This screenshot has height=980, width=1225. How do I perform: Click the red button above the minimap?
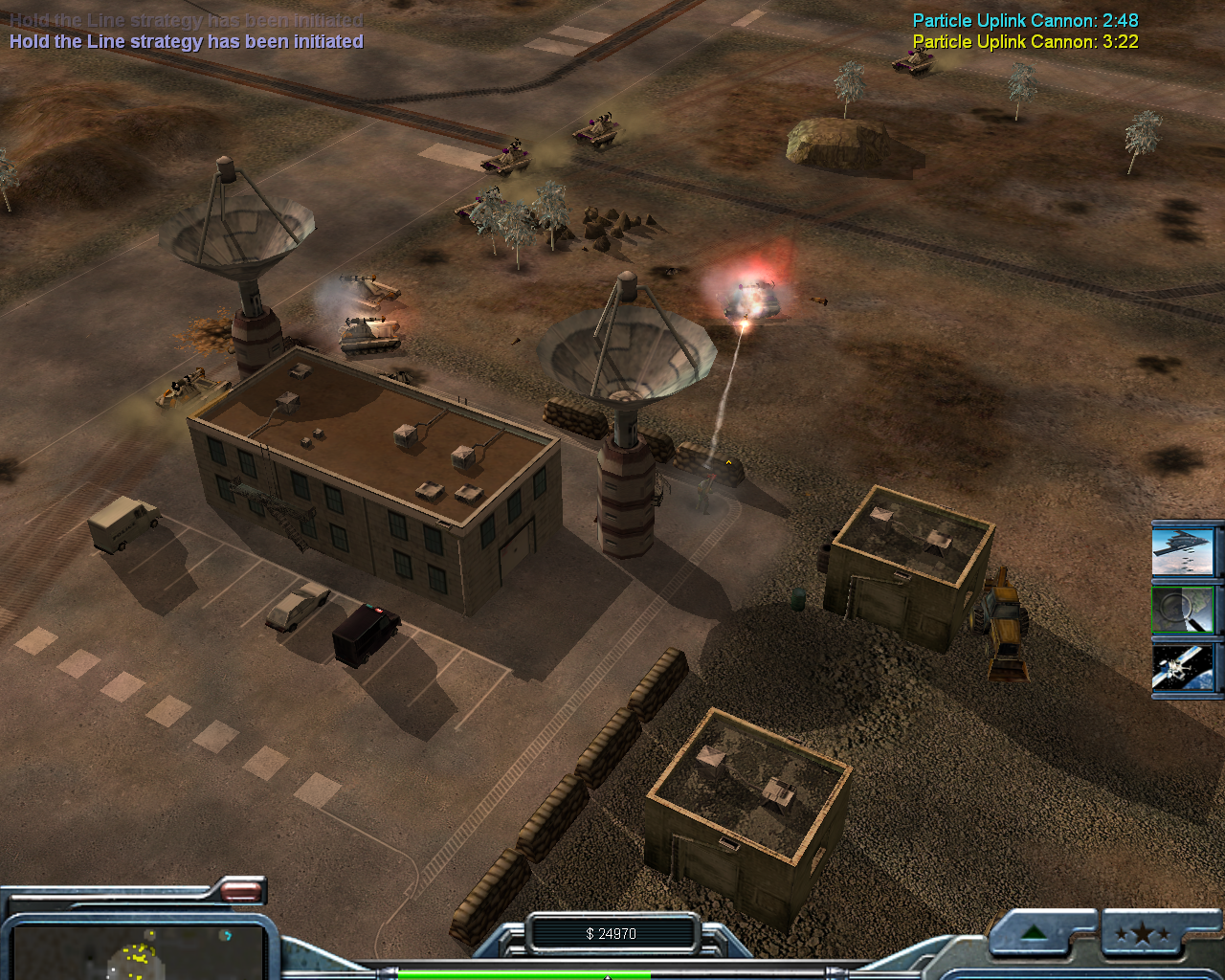pos(241,892)
